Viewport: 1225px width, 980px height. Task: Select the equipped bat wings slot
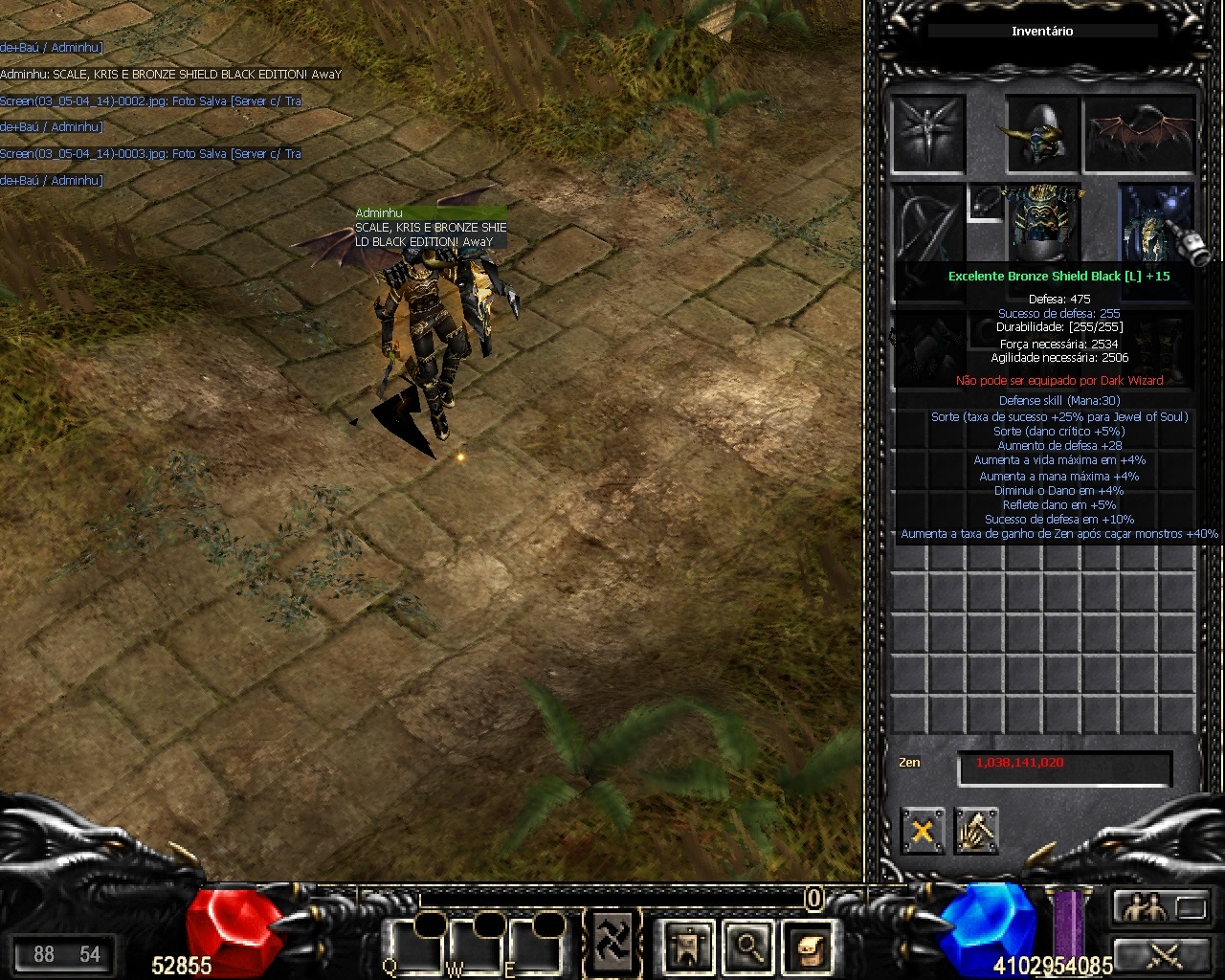pos(1141,134)
